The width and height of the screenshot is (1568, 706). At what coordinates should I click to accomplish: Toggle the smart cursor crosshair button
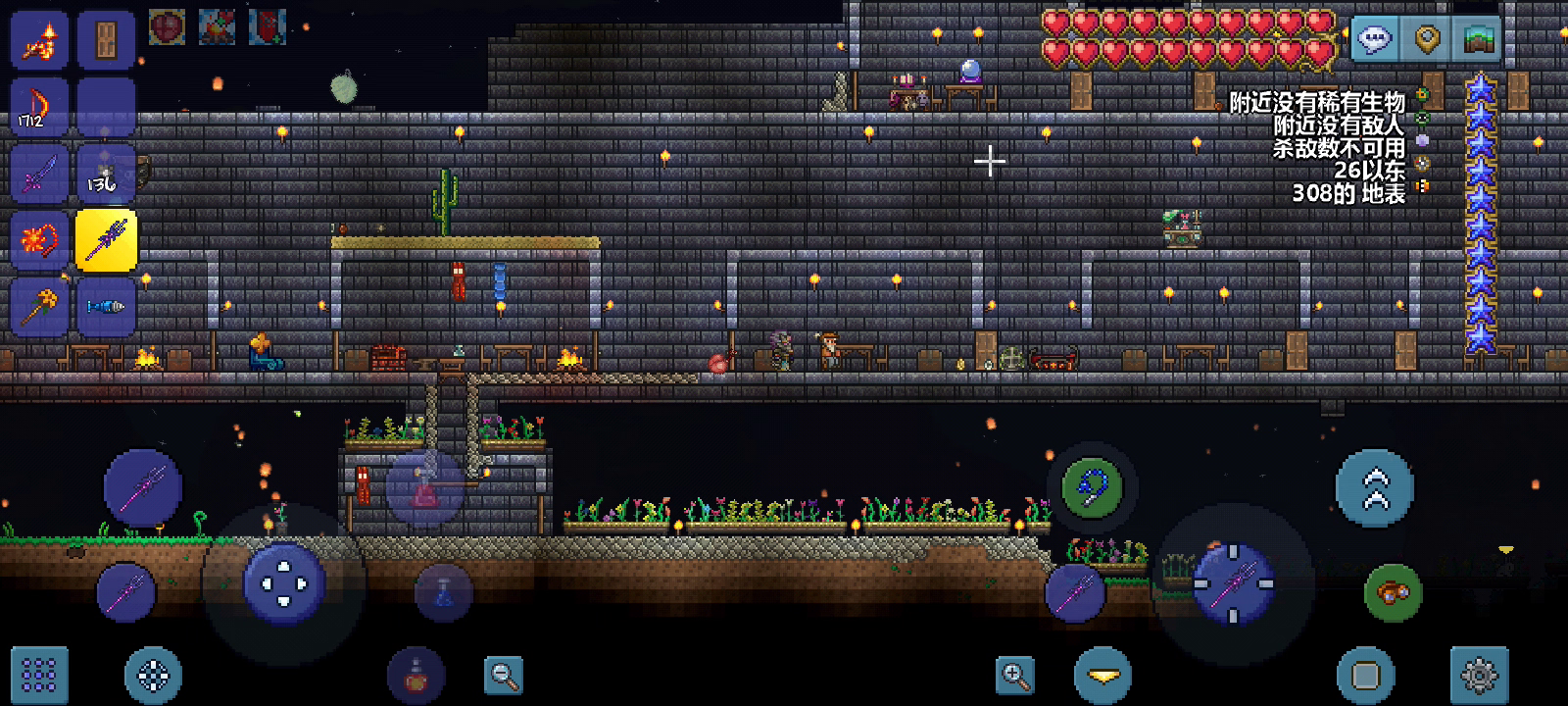(x=153, y=675)
